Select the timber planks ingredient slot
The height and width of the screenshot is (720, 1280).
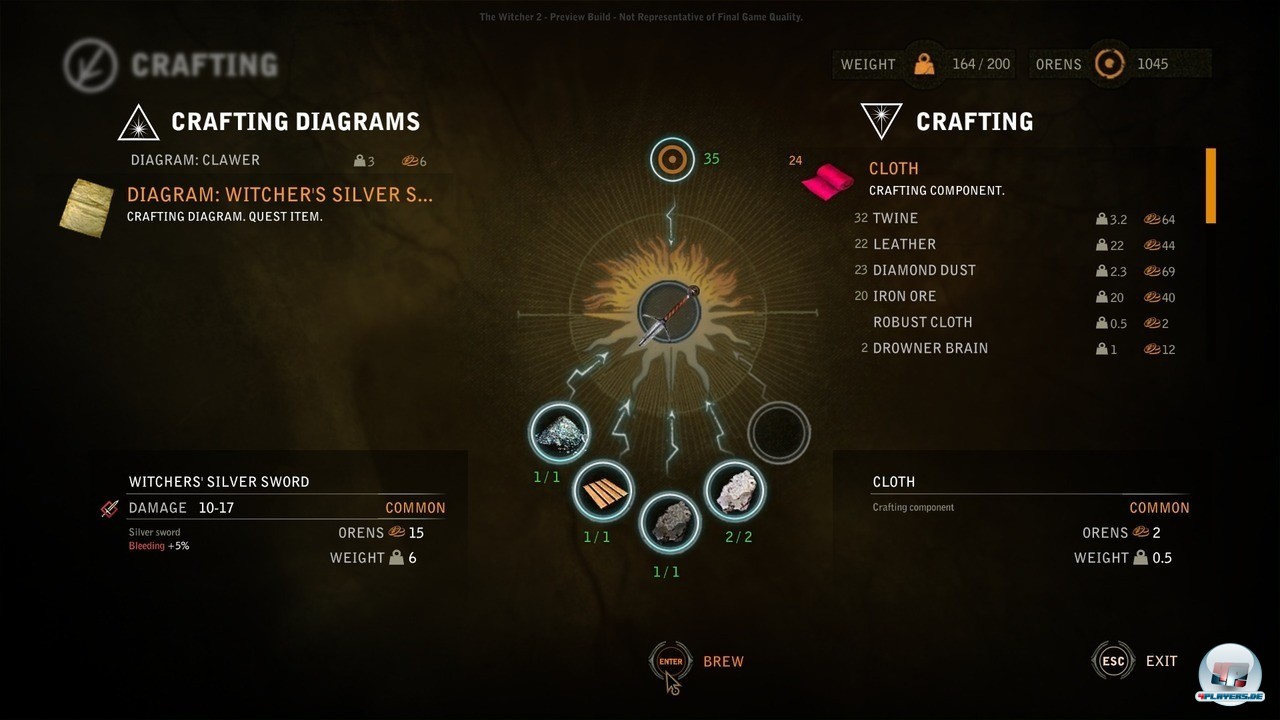pos(603,490)
